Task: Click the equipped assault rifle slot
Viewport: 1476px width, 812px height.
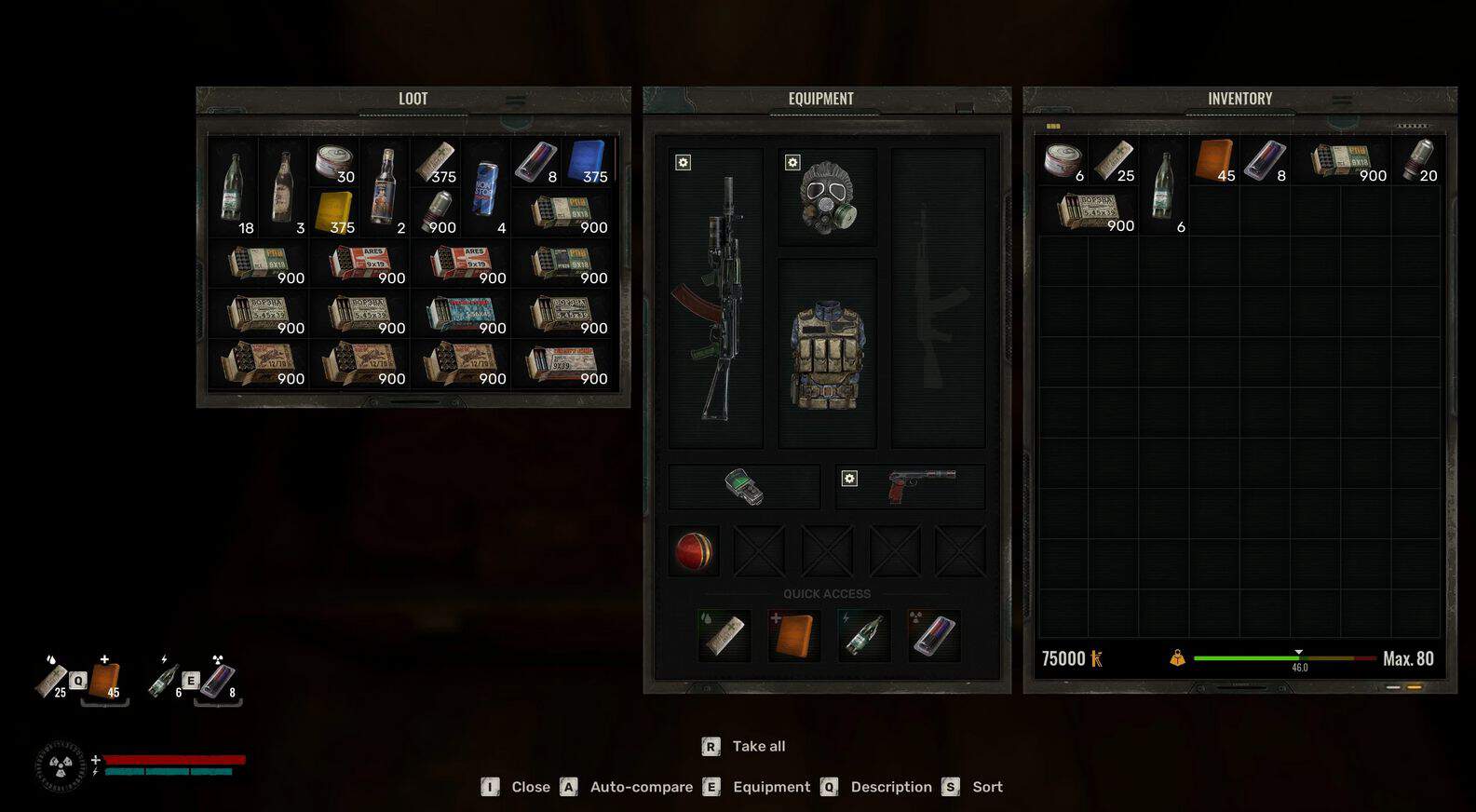Action: click(715, 298)
